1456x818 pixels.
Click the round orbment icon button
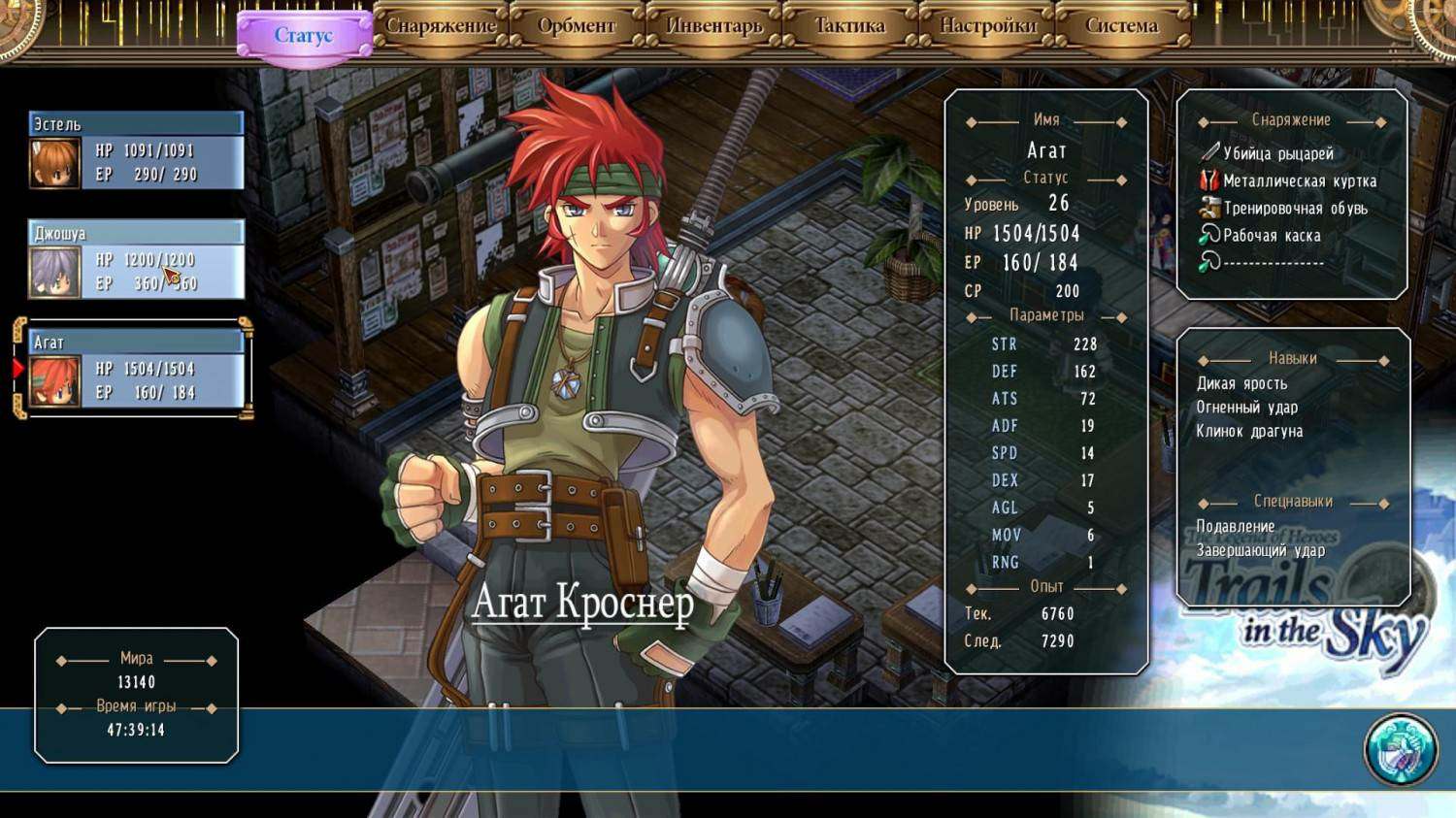click(1400, 749)
